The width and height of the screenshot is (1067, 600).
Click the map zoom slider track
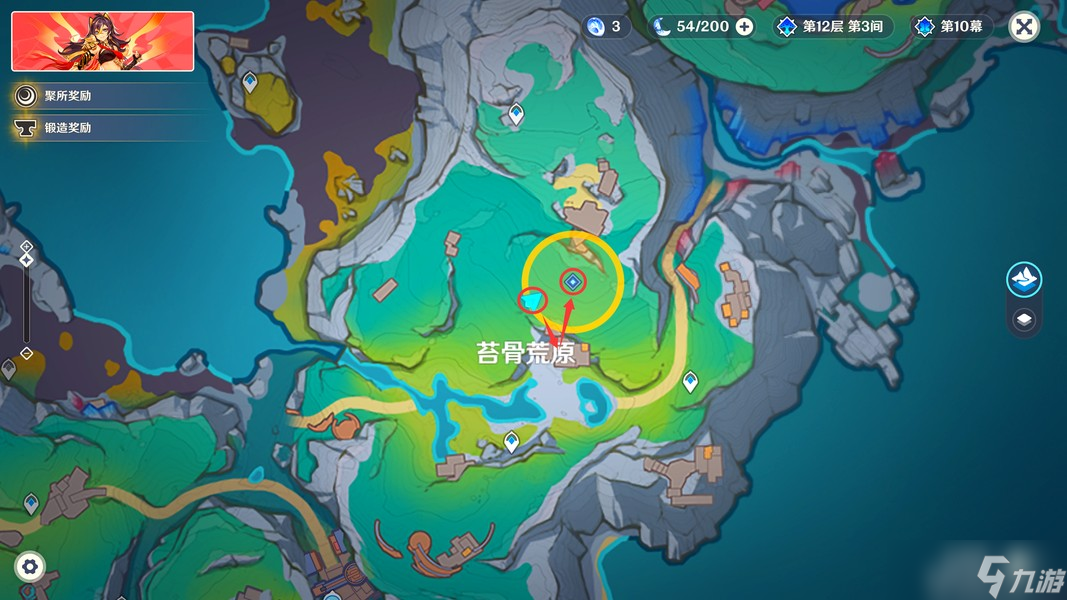pos(27,300)
